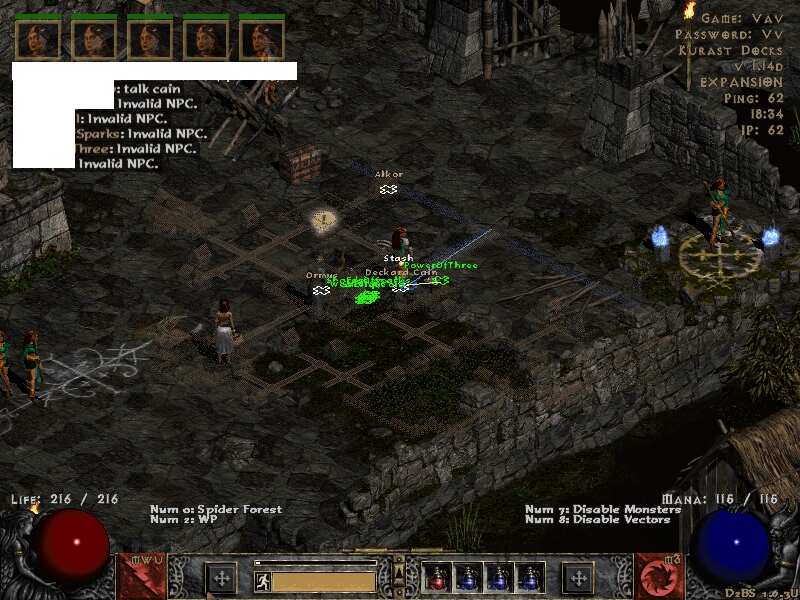Open the new skills button right of belt
Screen dimensions: 800x600
click(x=578, y=578)
